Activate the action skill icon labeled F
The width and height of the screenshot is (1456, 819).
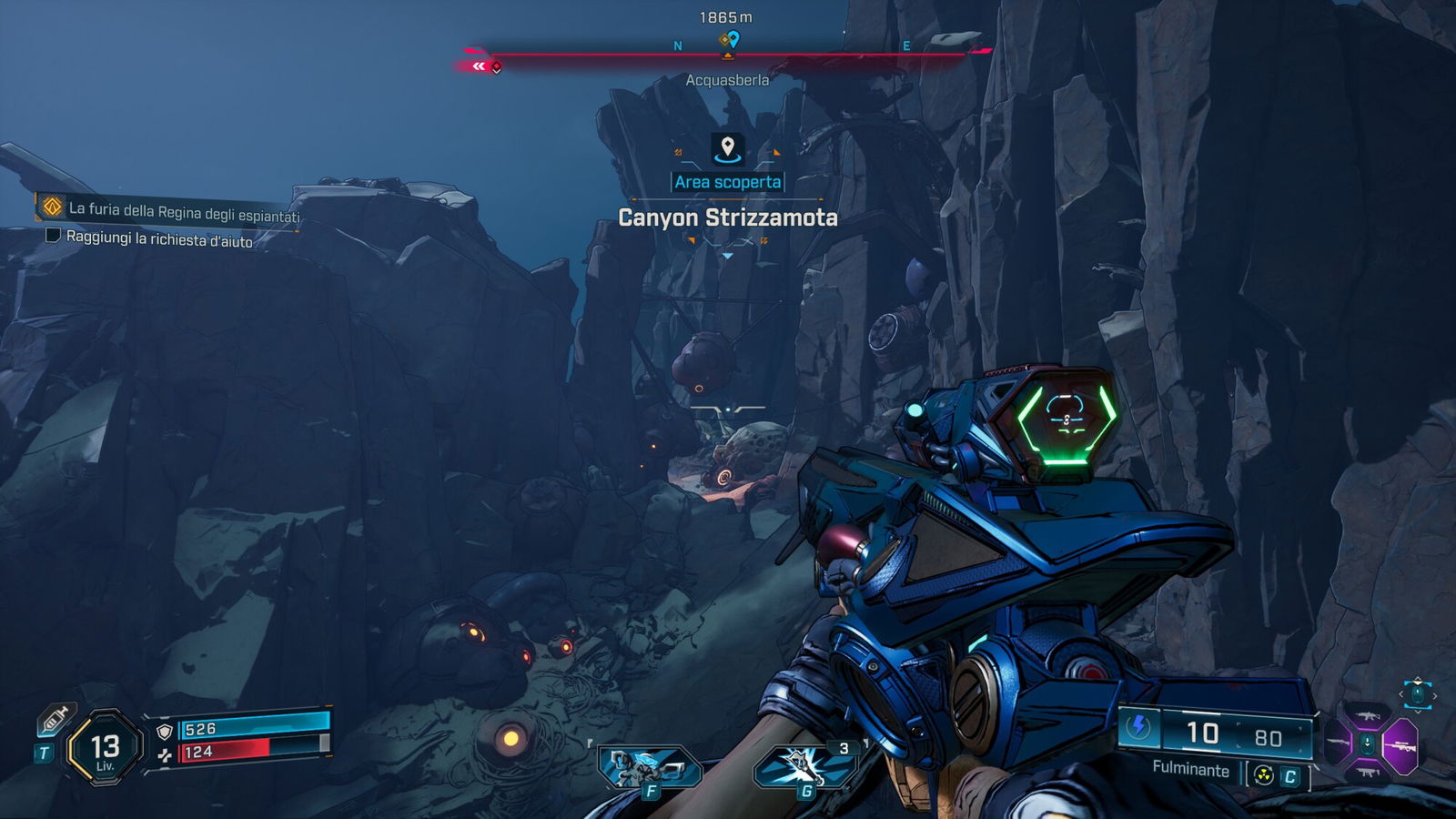pos(647,767)
